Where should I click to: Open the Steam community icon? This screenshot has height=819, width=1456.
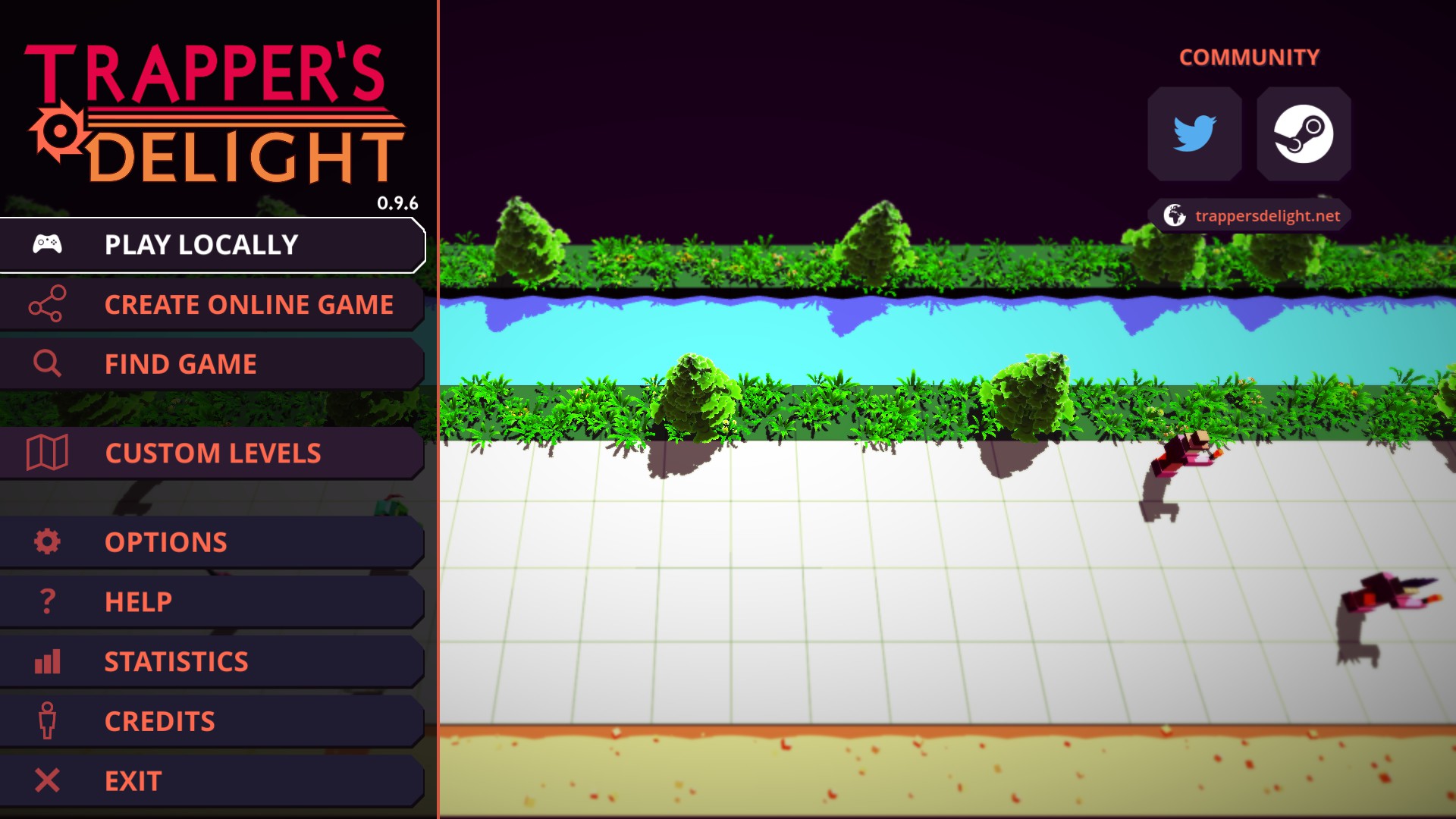(1304, 133)
